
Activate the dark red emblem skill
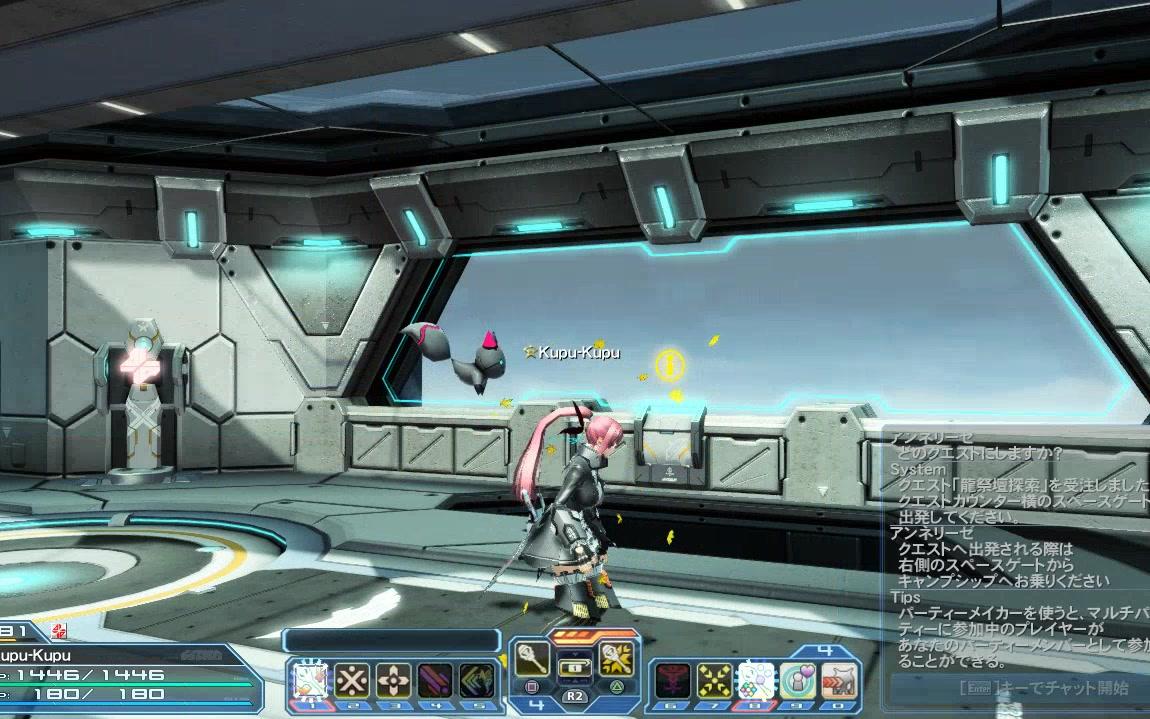pyautogui.click(x=672, y=680)
